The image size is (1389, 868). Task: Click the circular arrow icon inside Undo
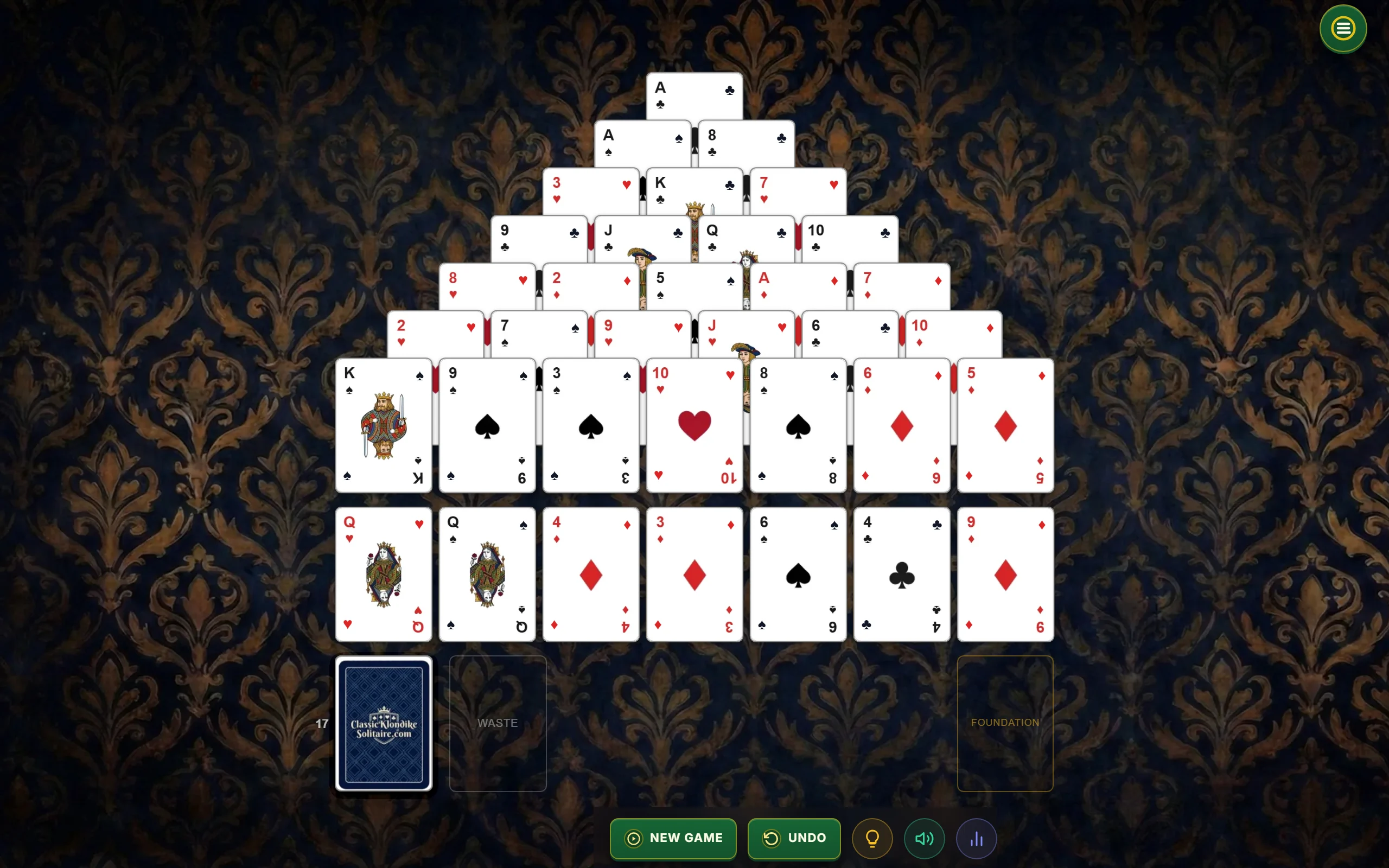pos(771,838)
